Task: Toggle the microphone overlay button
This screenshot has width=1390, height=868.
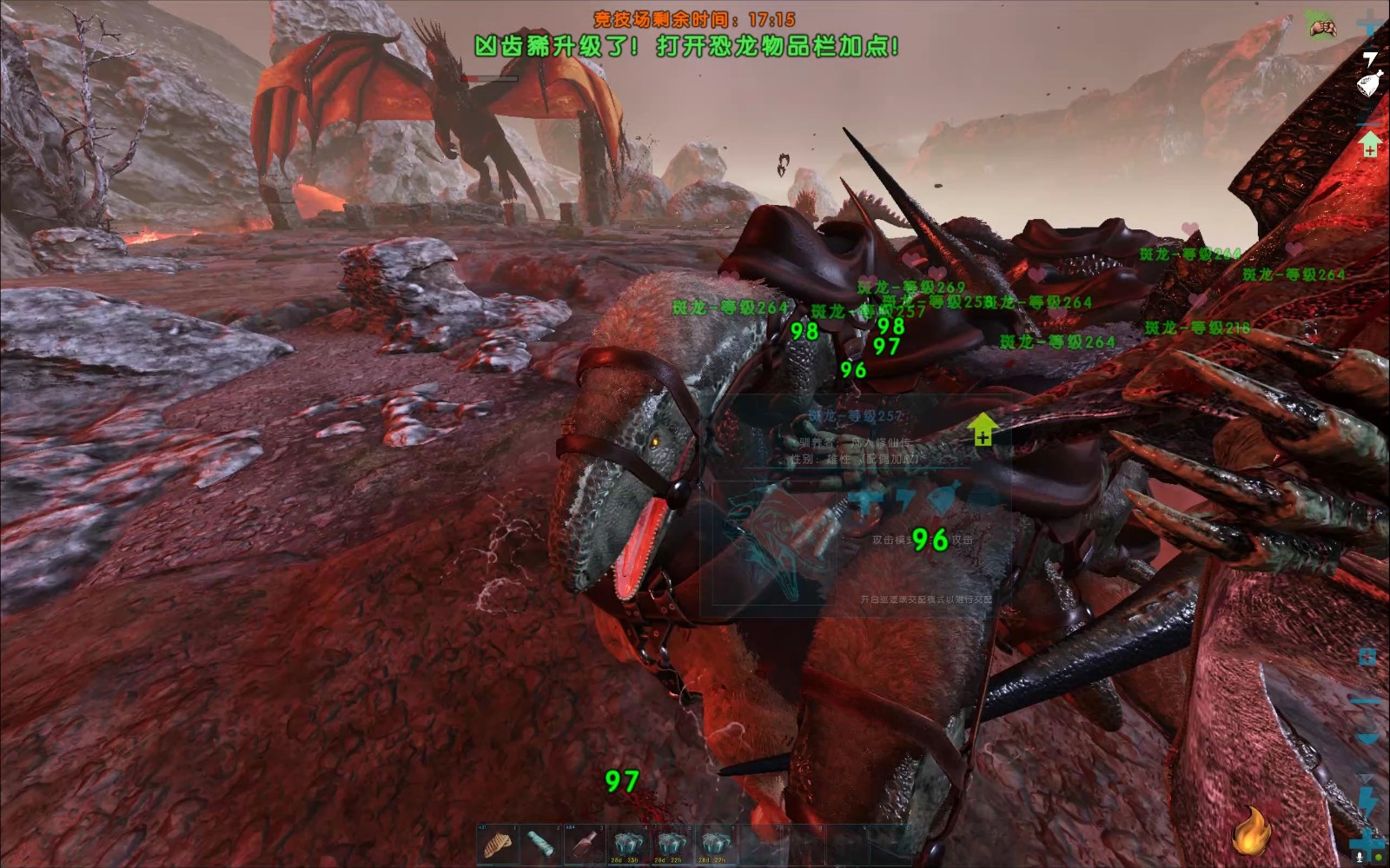Action: tap(1360, 856)
